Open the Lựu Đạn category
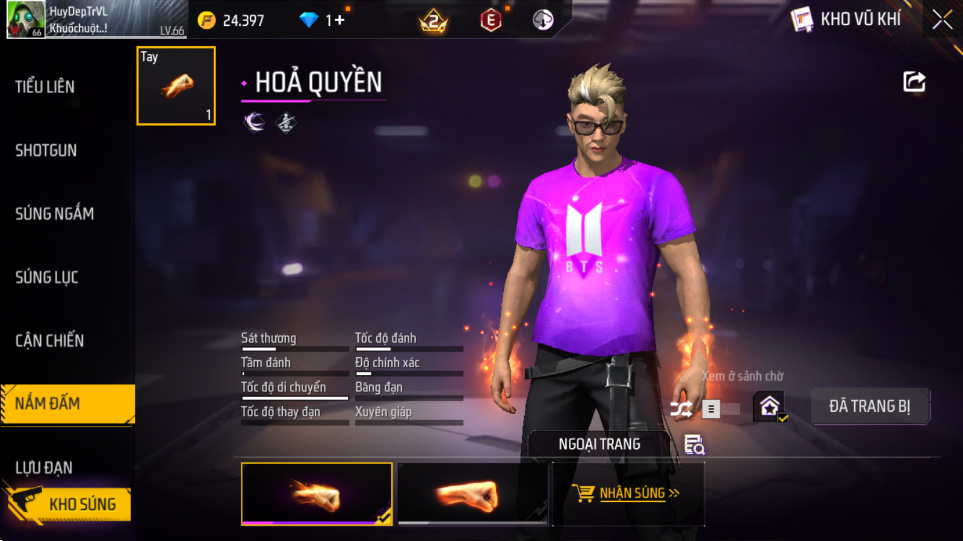Image resolution: width=963 pixels, height=541 pixels. tap(44, 467)
